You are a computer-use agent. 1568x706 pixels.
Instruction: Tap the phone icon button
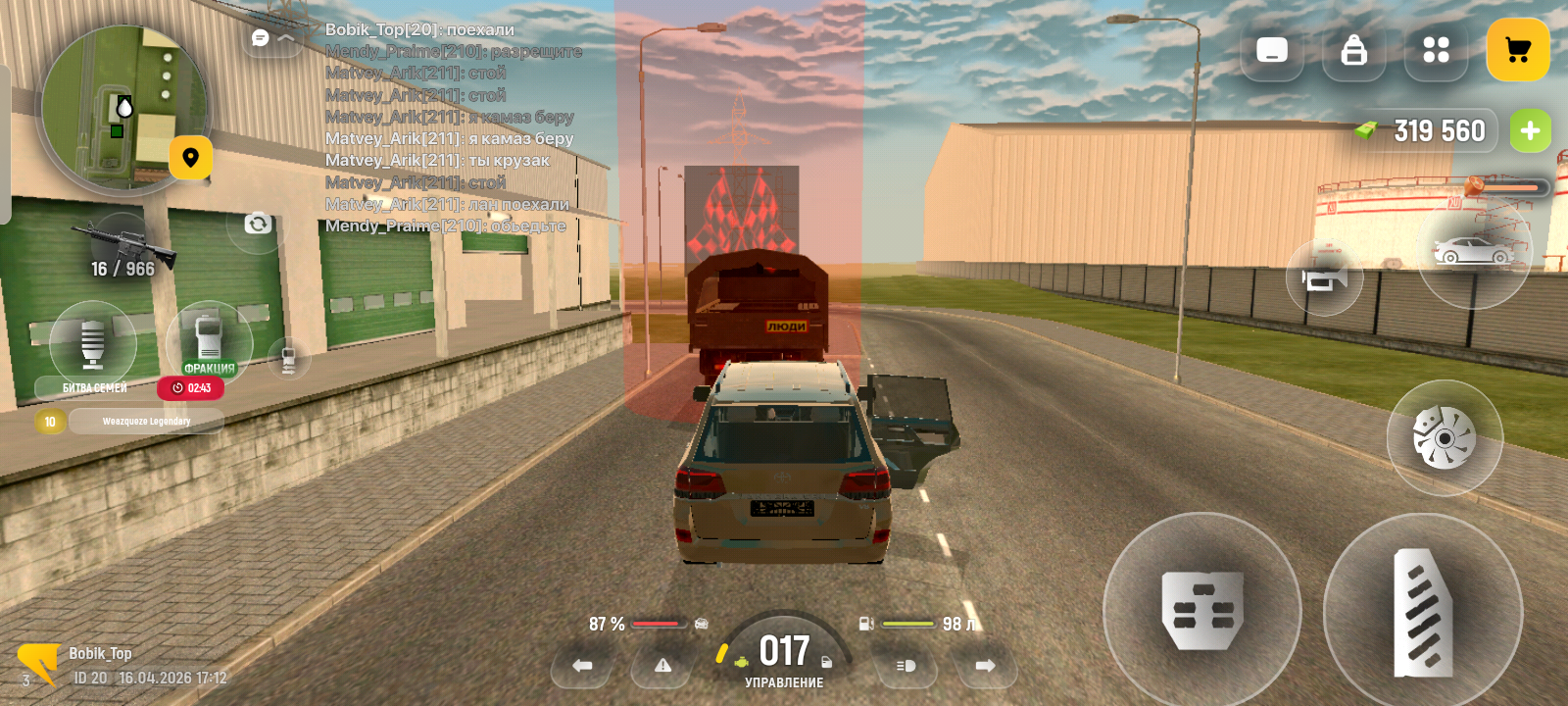pyautogui.click(x=1272, y=50)
